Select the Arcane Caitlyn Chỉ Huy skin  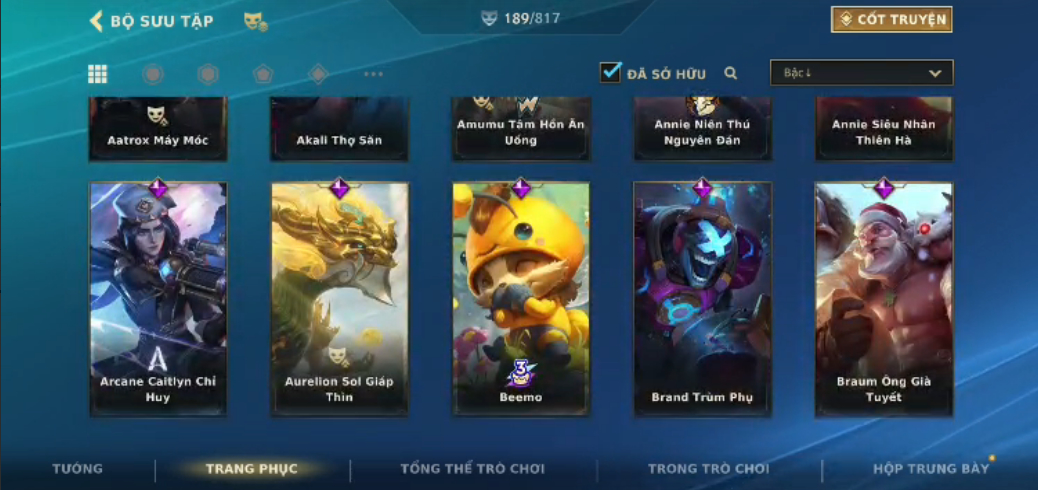pyautogui.click(x=158, y=298)
